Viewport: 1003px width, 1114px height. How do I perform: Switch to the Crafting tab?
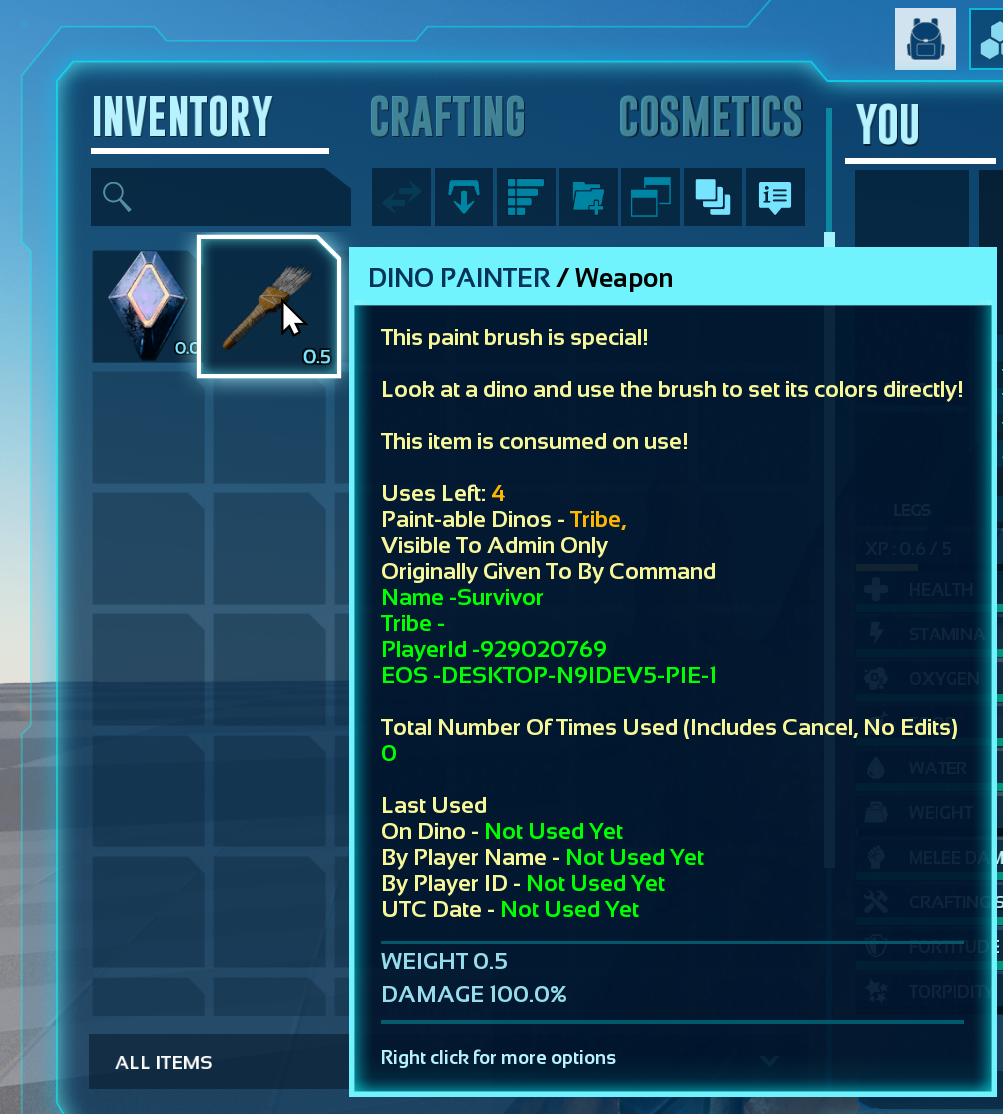coord(447,117)
